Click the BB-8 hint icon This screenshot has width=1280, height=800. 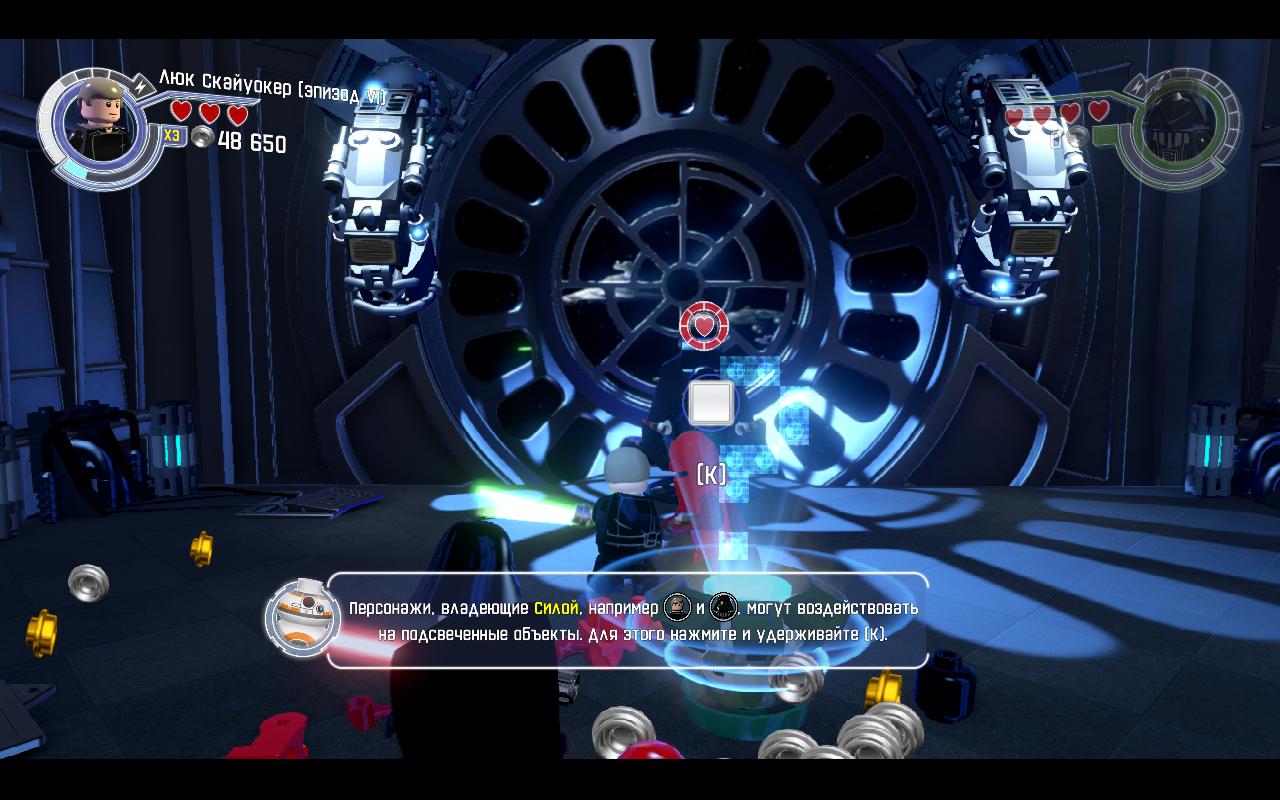(296, 617)
